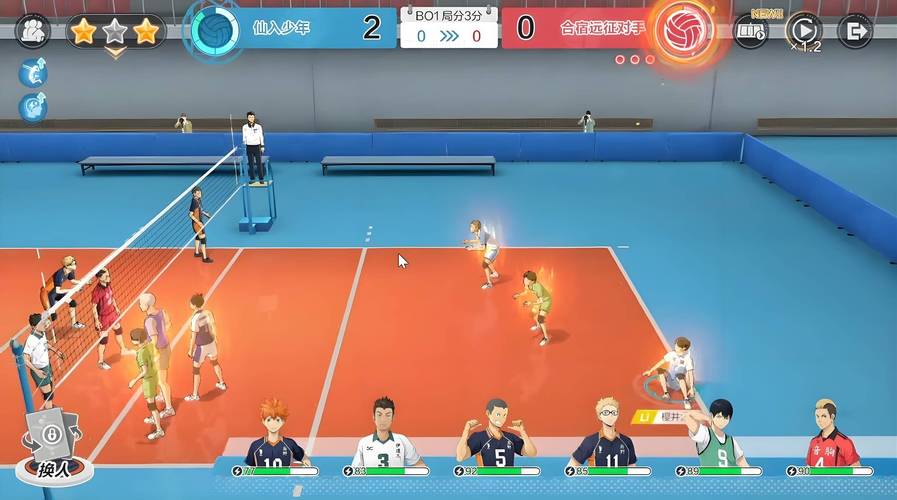The width and height of the screenshot is (897, 500).
Task: Expand the three-star rating objectives
Action: click(115, 33)
